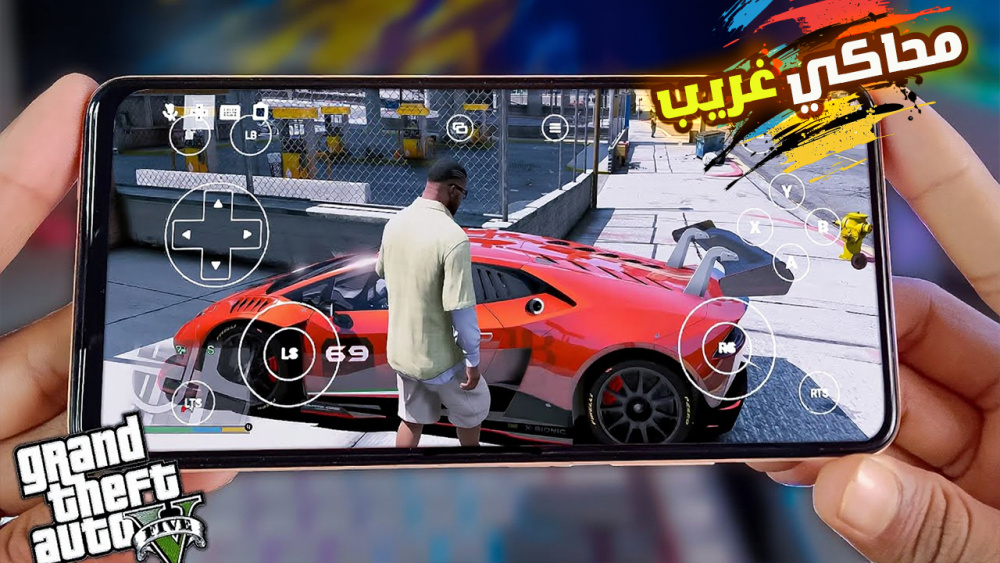Tap the RTS trigger button overlay
The width and height of the screenshot is (1000, 563).
click(x=819, y=393)
